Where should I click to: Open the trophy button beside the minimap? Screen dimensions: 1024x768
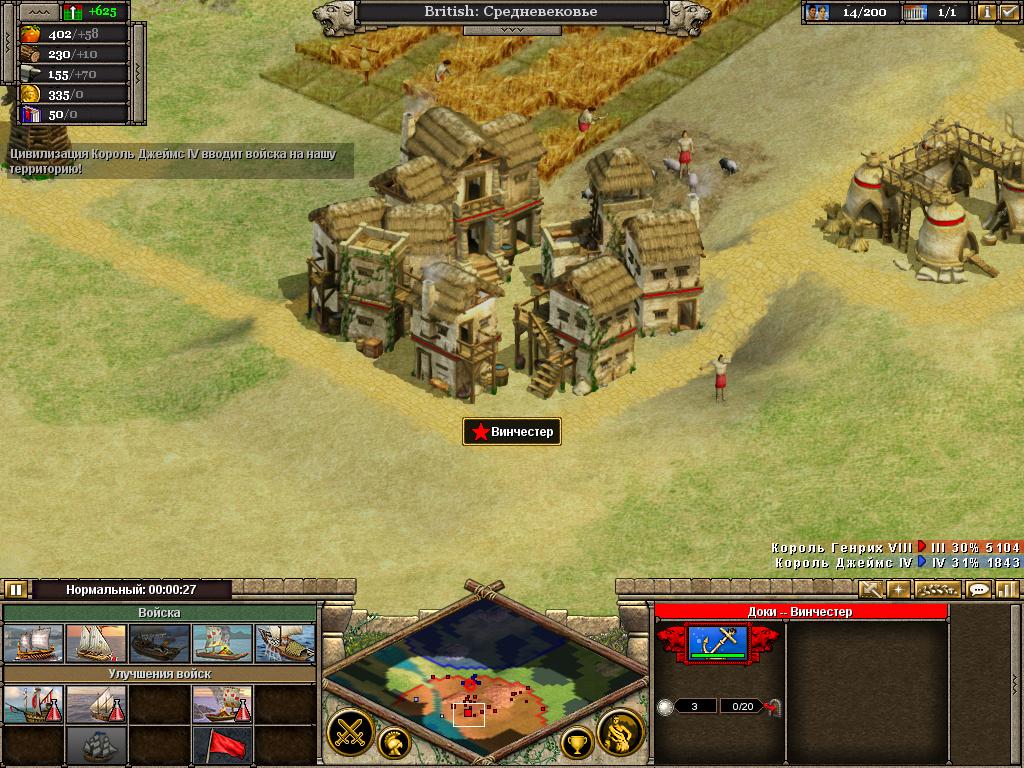click(576, 742)
